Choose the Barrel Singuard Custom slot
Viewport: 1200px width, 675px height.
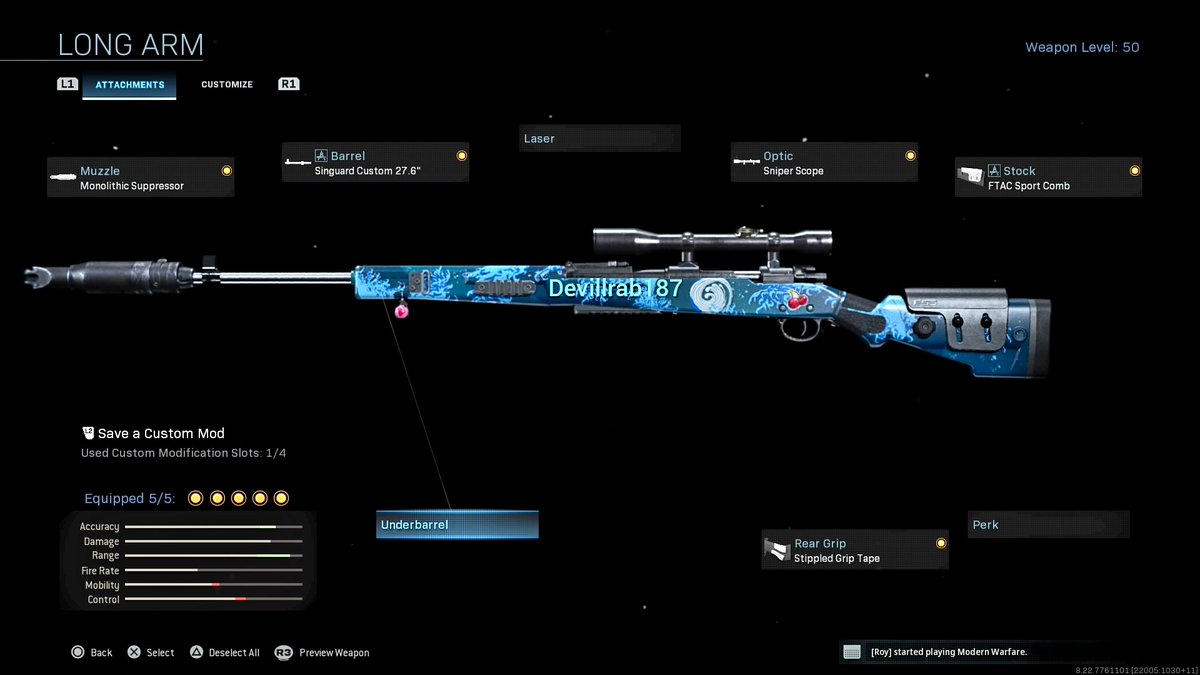pyautogui.click(x=375, y=163)
